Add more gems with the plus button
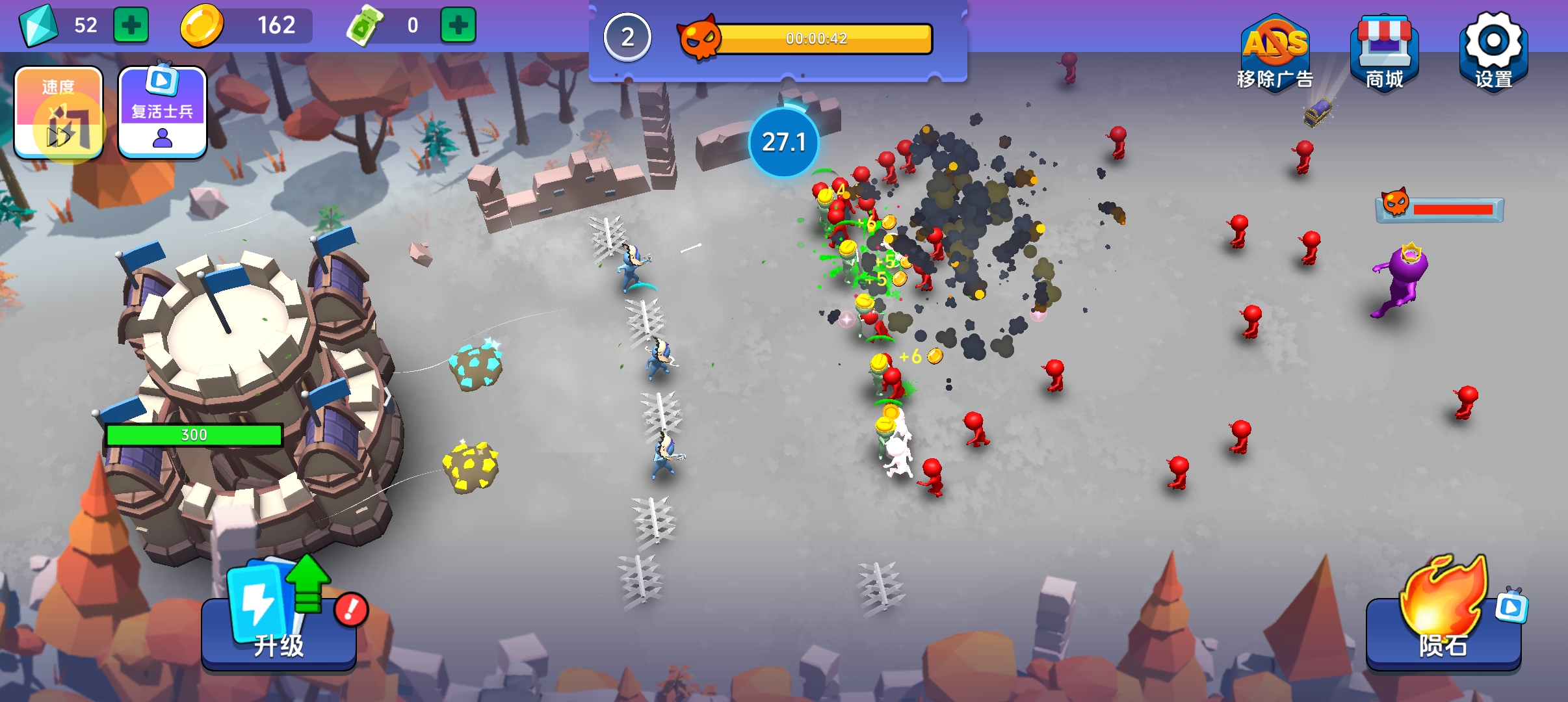The height and width of the screenshot is (702, 1568). (x=131, y=25)
